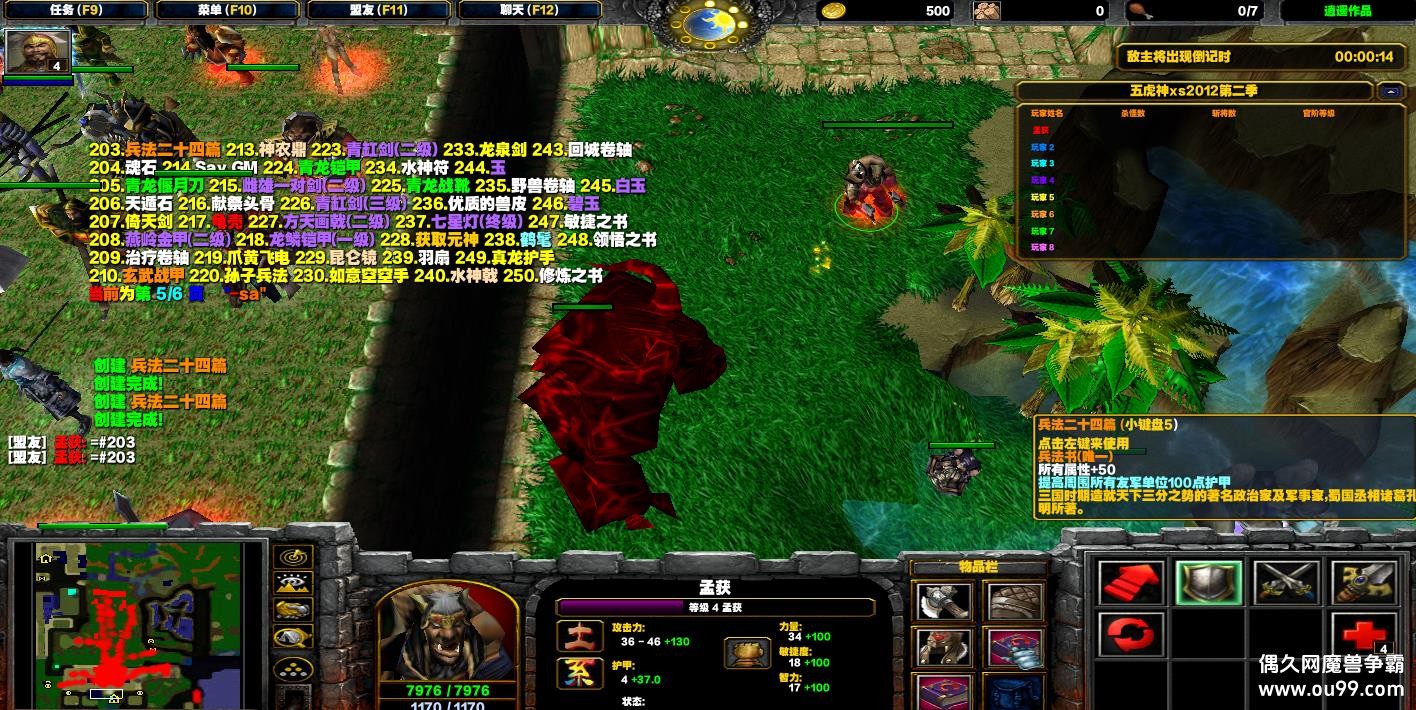The height and width of the screenshot is (710, 1416).
Task: Open the 盟友 (F11) allies menu
Action: pos(378,11)
